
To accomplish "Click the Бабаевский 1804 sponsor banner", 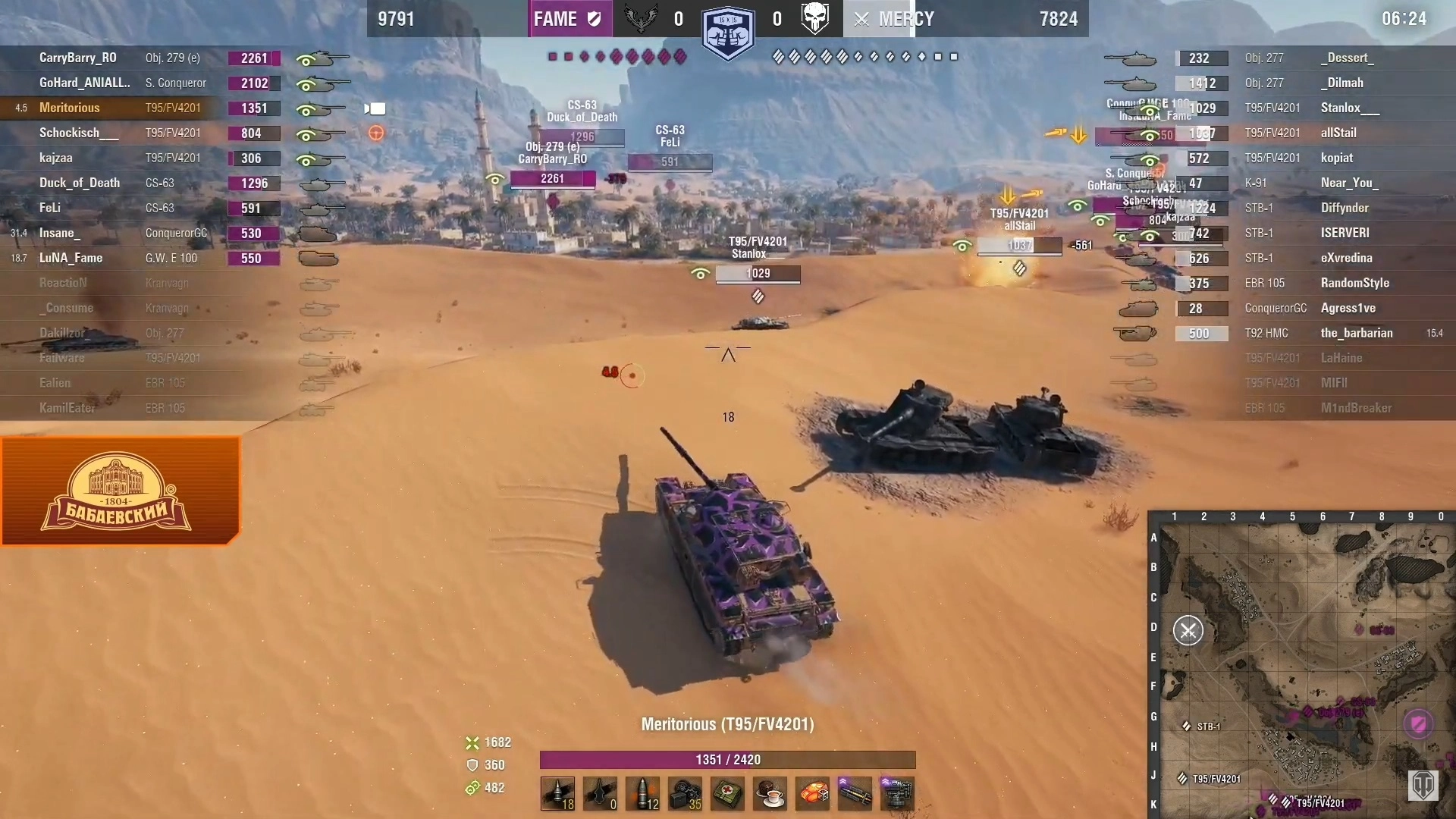I will (120, 491).
